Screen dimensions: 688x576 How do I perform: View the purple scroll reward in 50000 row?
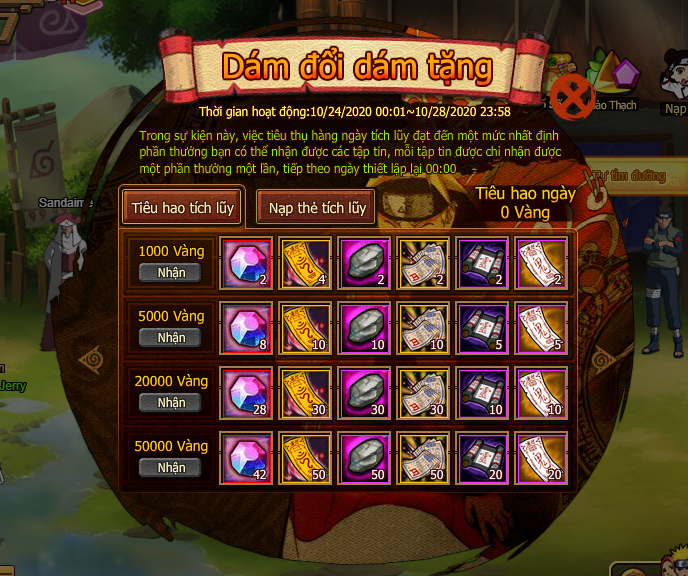coord(482,458)
